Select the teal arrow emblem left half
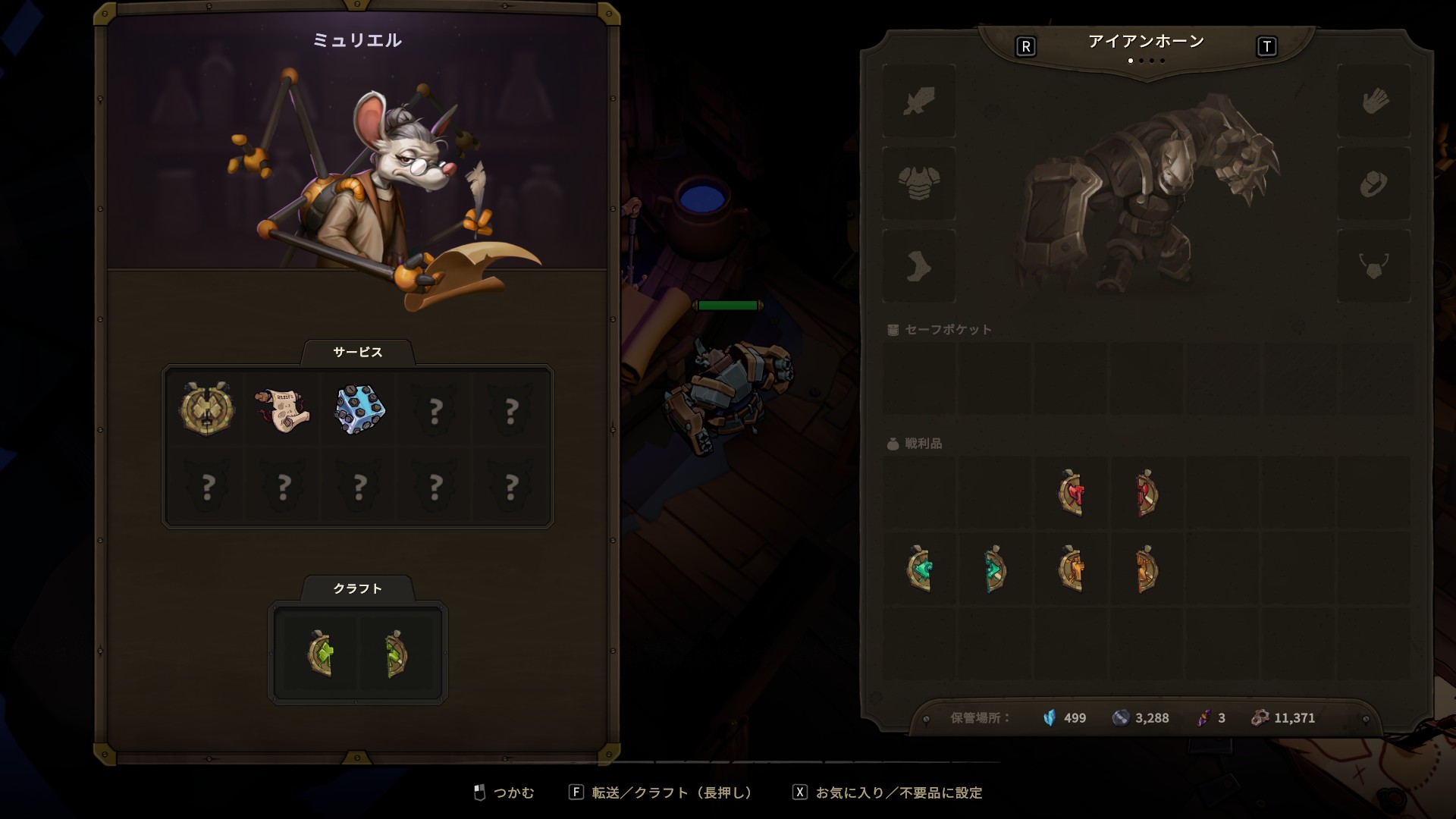This screenshot has height=819, width=1456. [919, 569]
